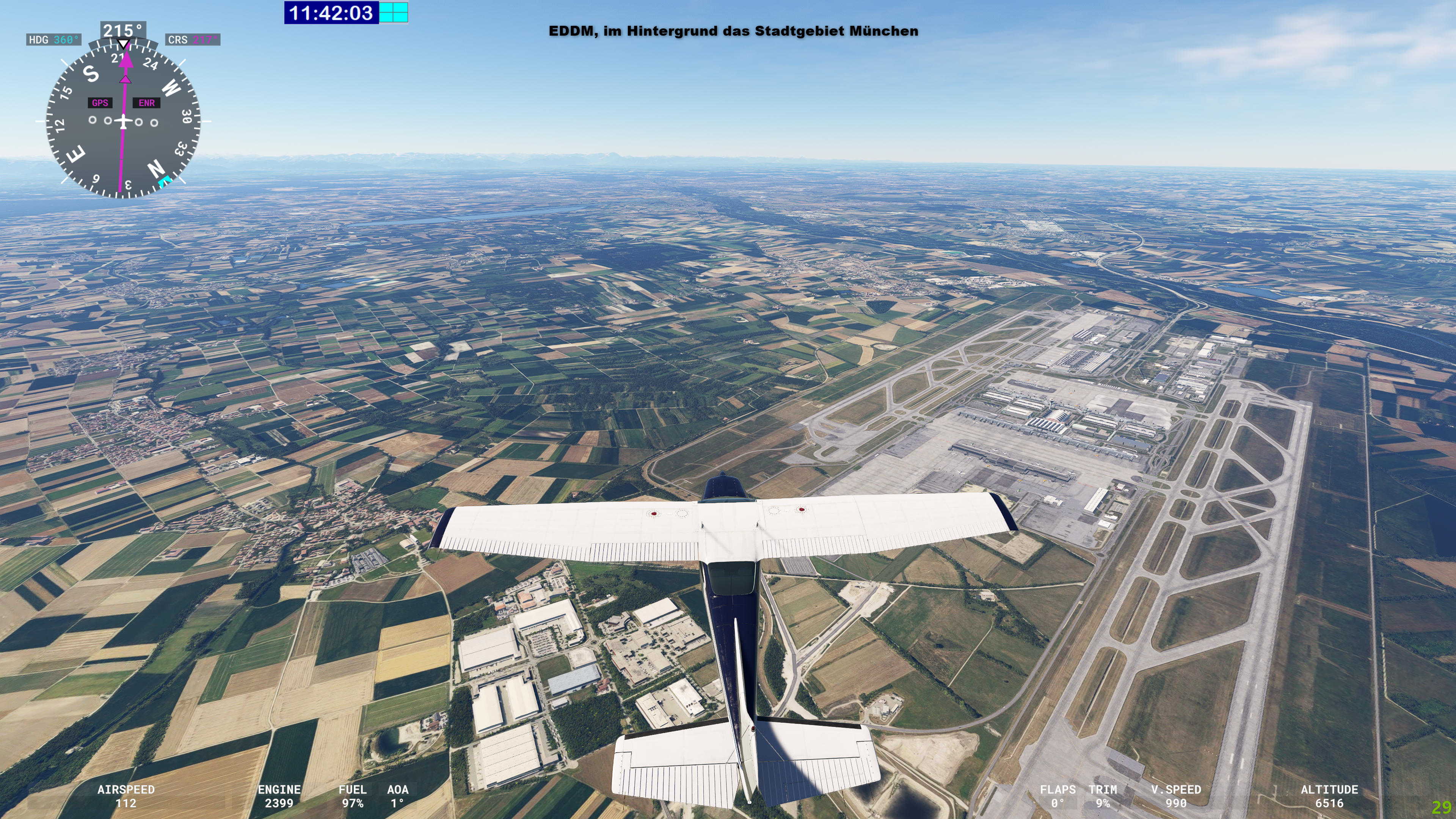Select the HDG heading bug box
Image resolution: width=1456 pixels, height=819 pixels.
pyautogui.click(x=54, y=39)
